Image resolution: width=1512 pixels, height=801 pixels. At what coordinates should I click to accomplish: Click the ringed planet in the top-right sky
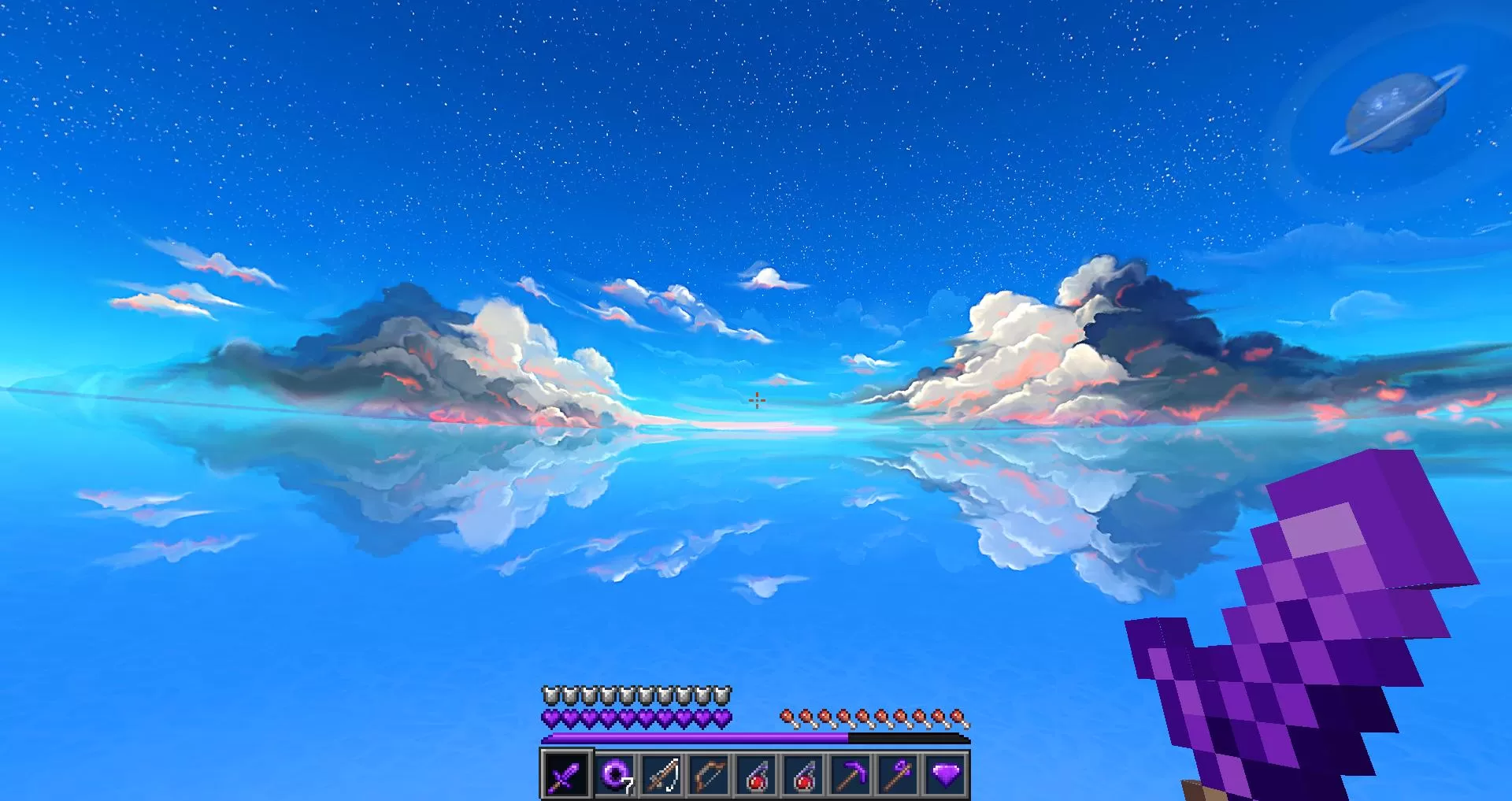(1396, 110)
